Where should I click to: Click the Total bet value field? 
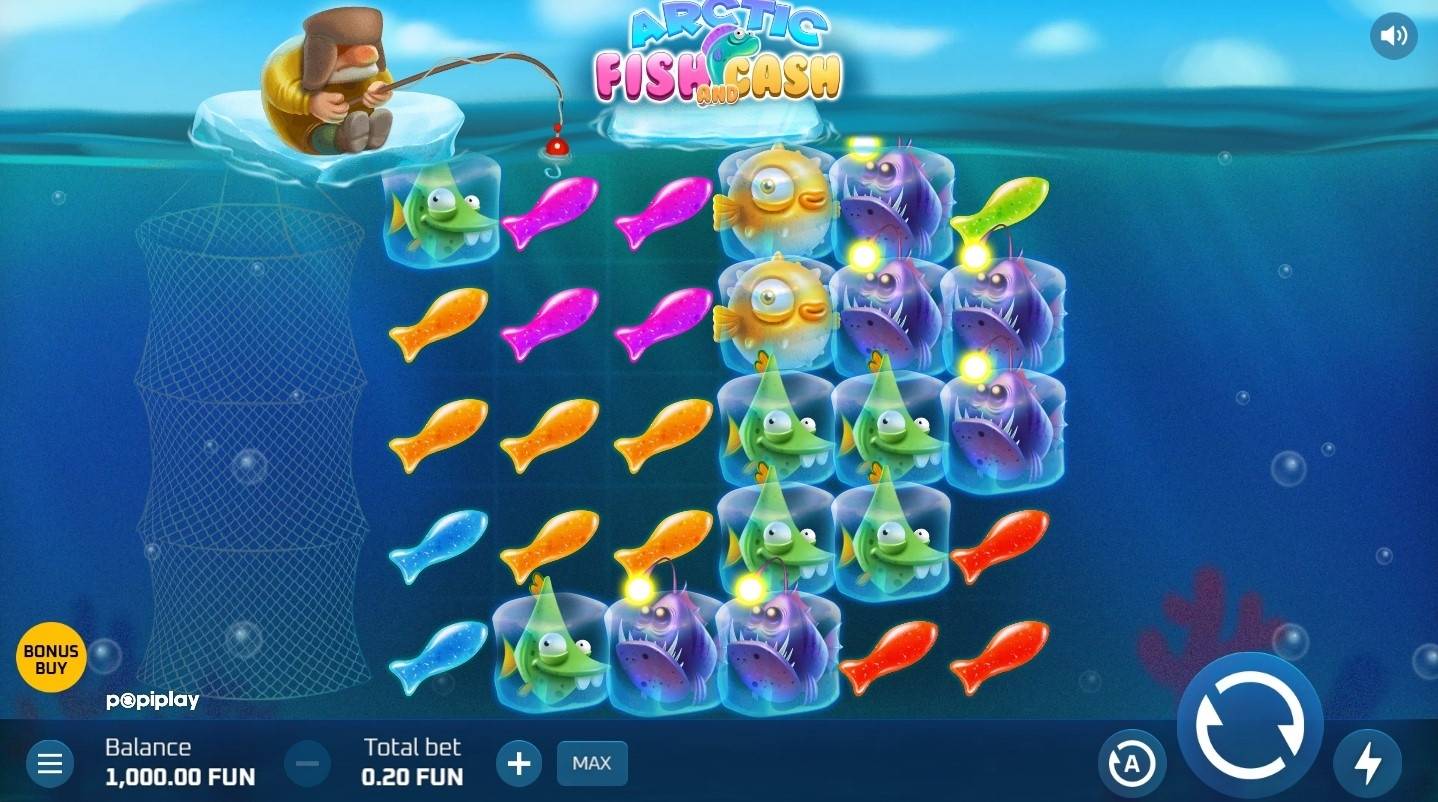click(x=411, y=776)
